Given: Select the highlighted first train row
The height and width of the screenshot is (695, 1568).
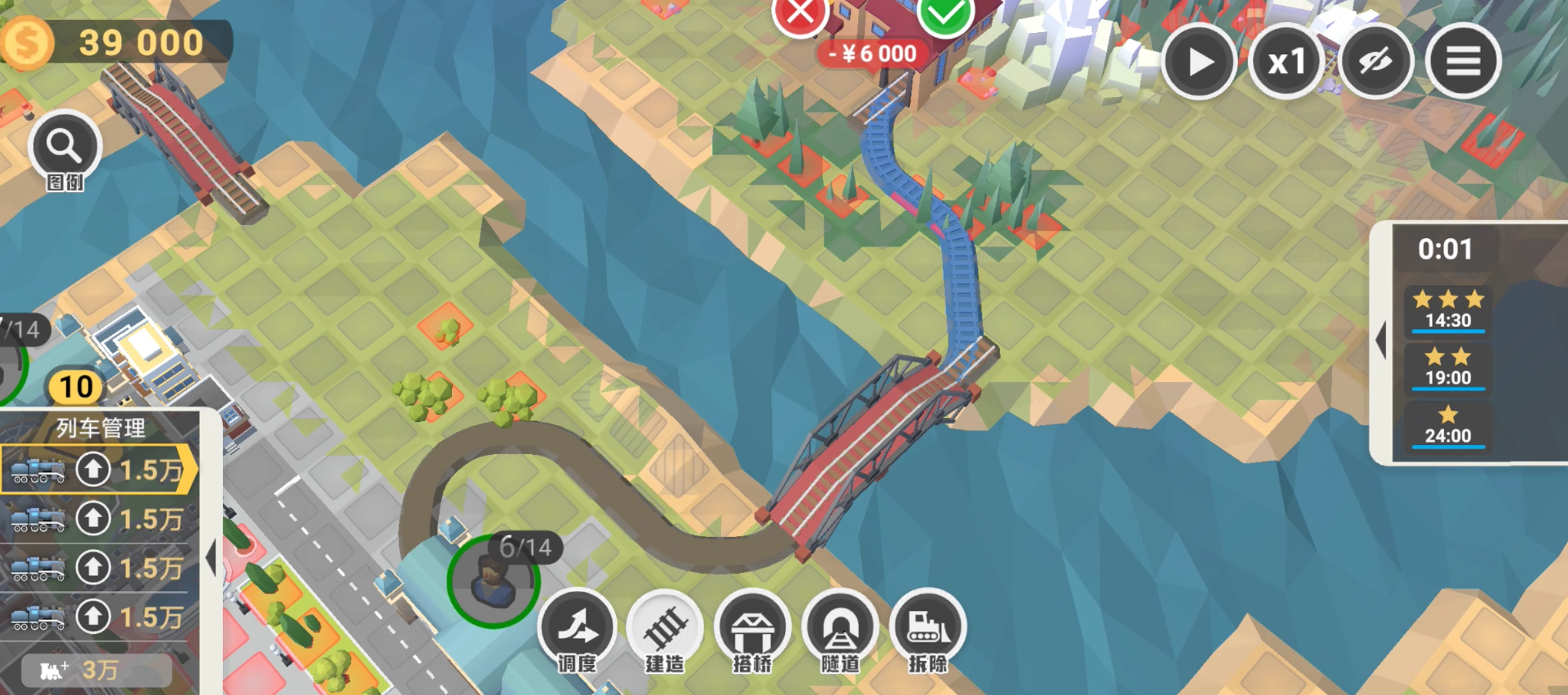Looking at the screenshot, I should click(99, 470).
